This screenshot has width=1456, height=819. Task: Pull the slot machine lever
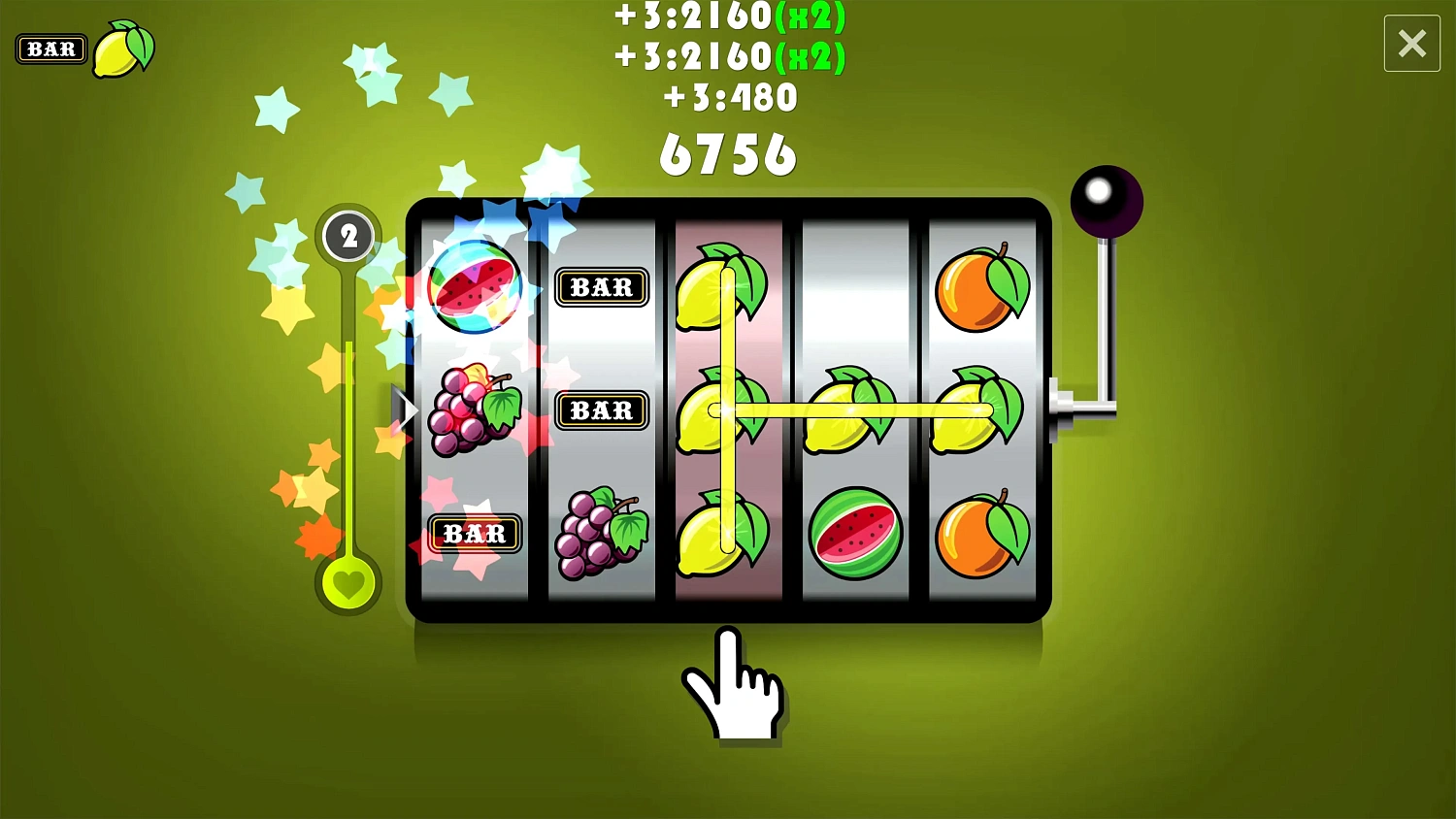(1107, 199)
